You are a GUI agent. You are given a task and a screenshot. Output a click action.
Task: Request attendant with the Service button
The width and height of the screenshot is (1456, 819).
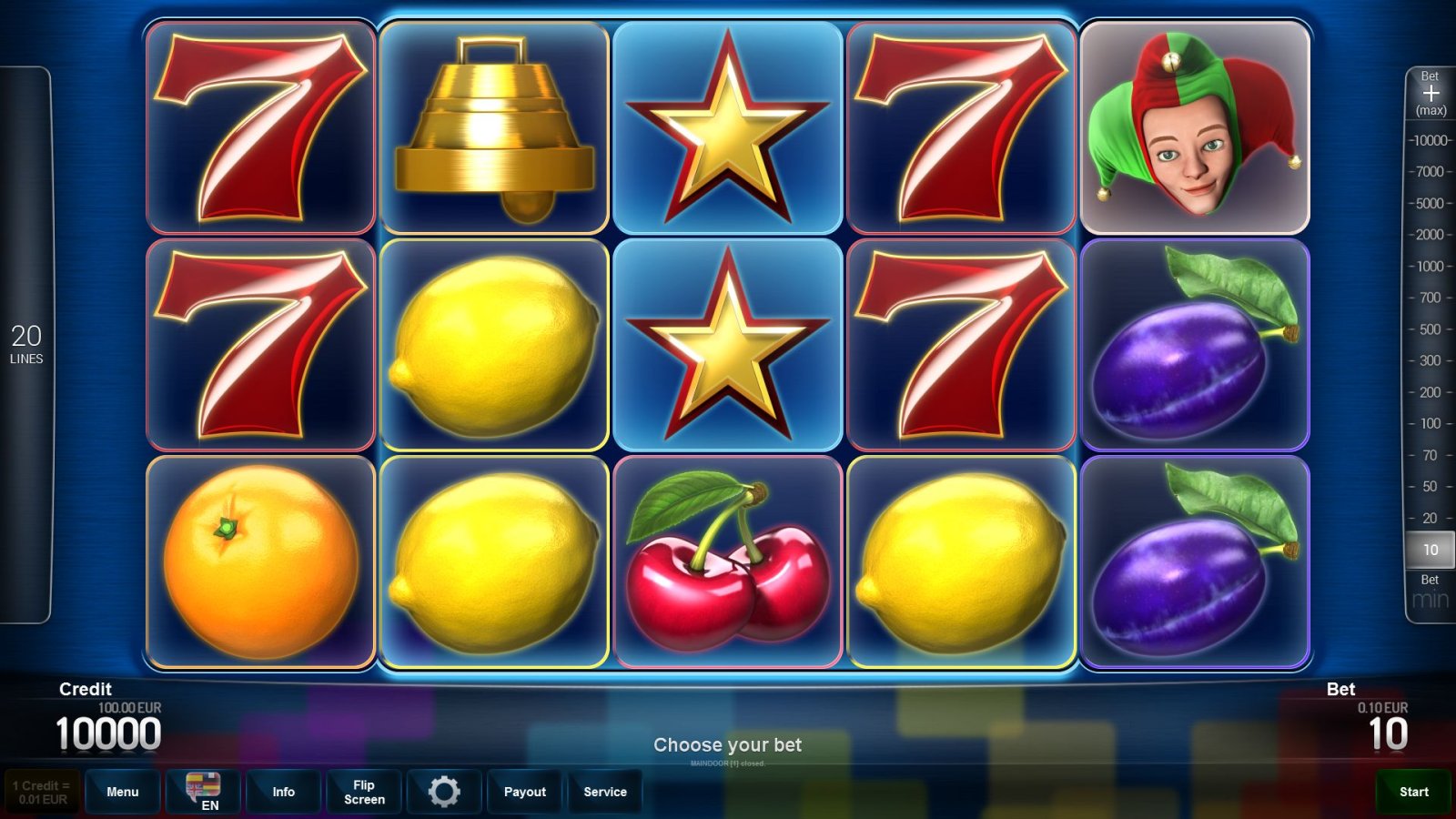[x=605, y=792]
